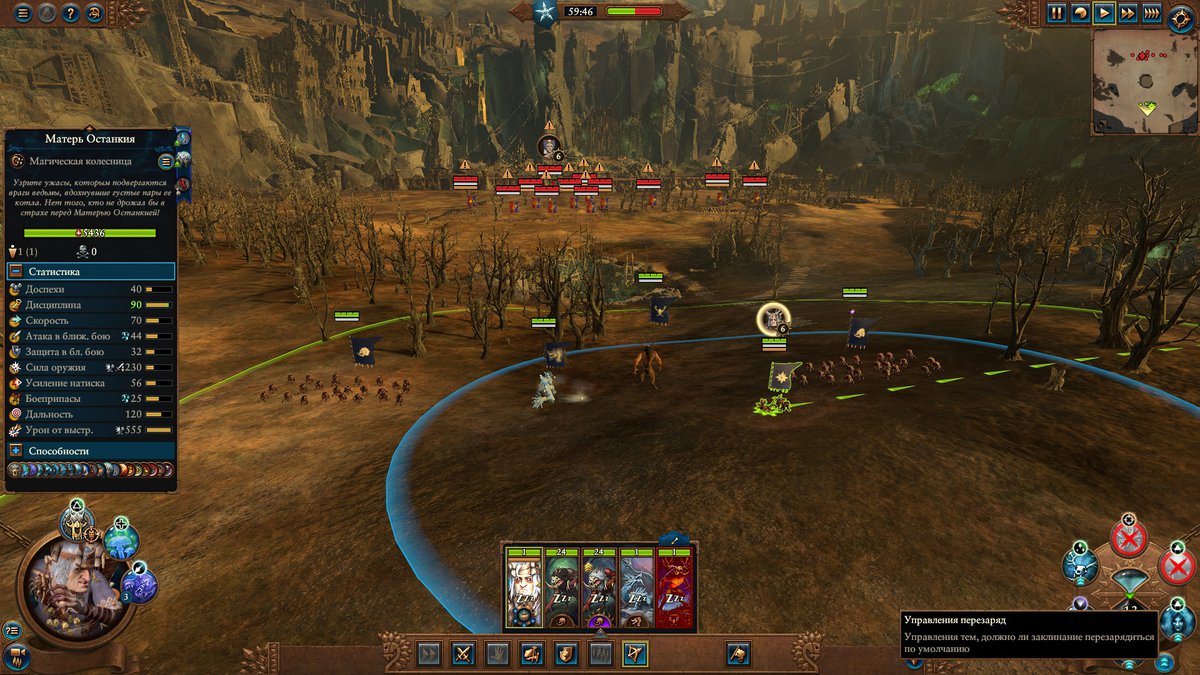Open the main game menu button
1200x675 pixels.
[x=22, y=13]
